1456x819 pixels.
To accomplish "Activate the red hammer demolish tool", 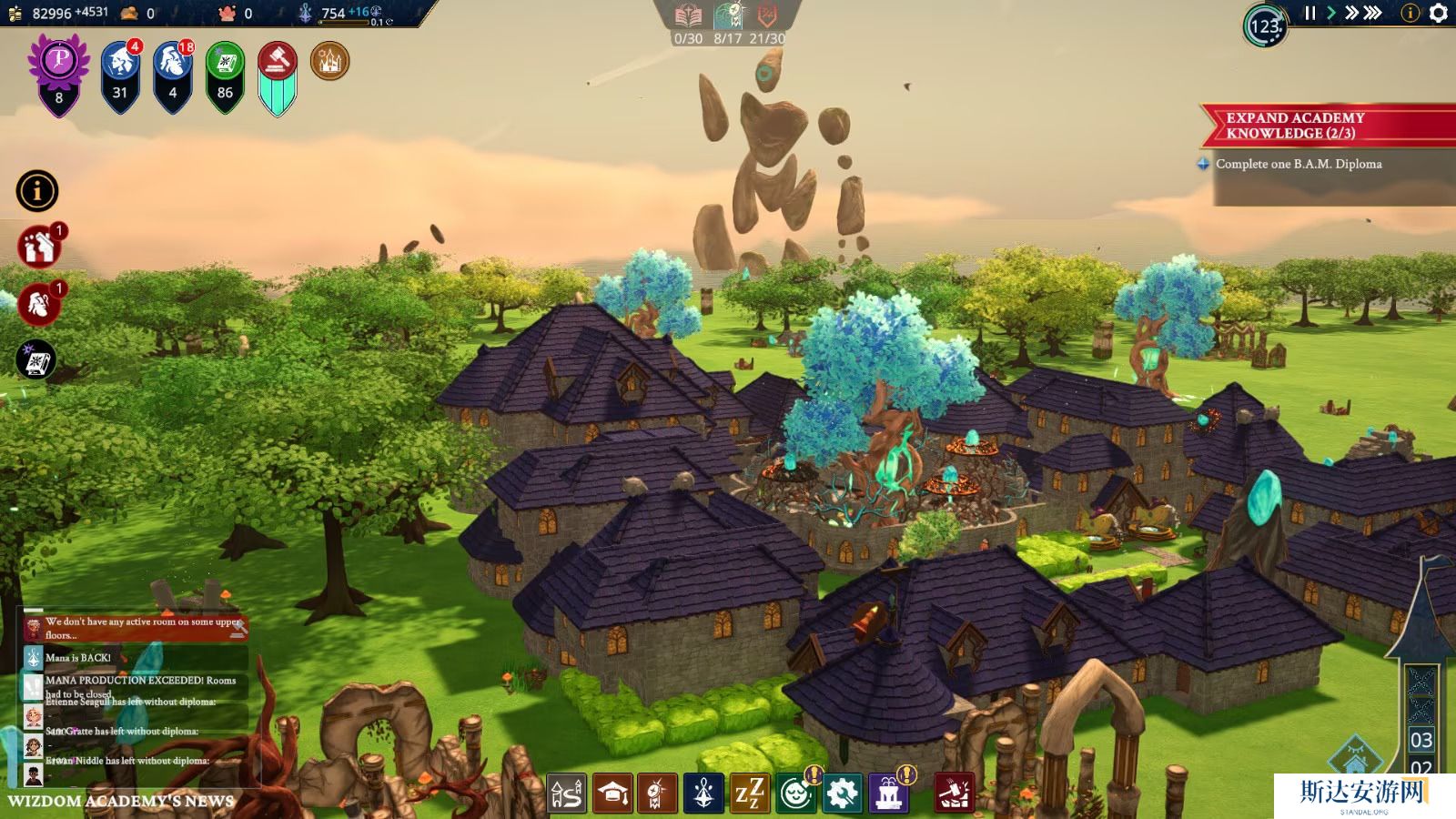I will pyautogui.click(x=954, y=794).
